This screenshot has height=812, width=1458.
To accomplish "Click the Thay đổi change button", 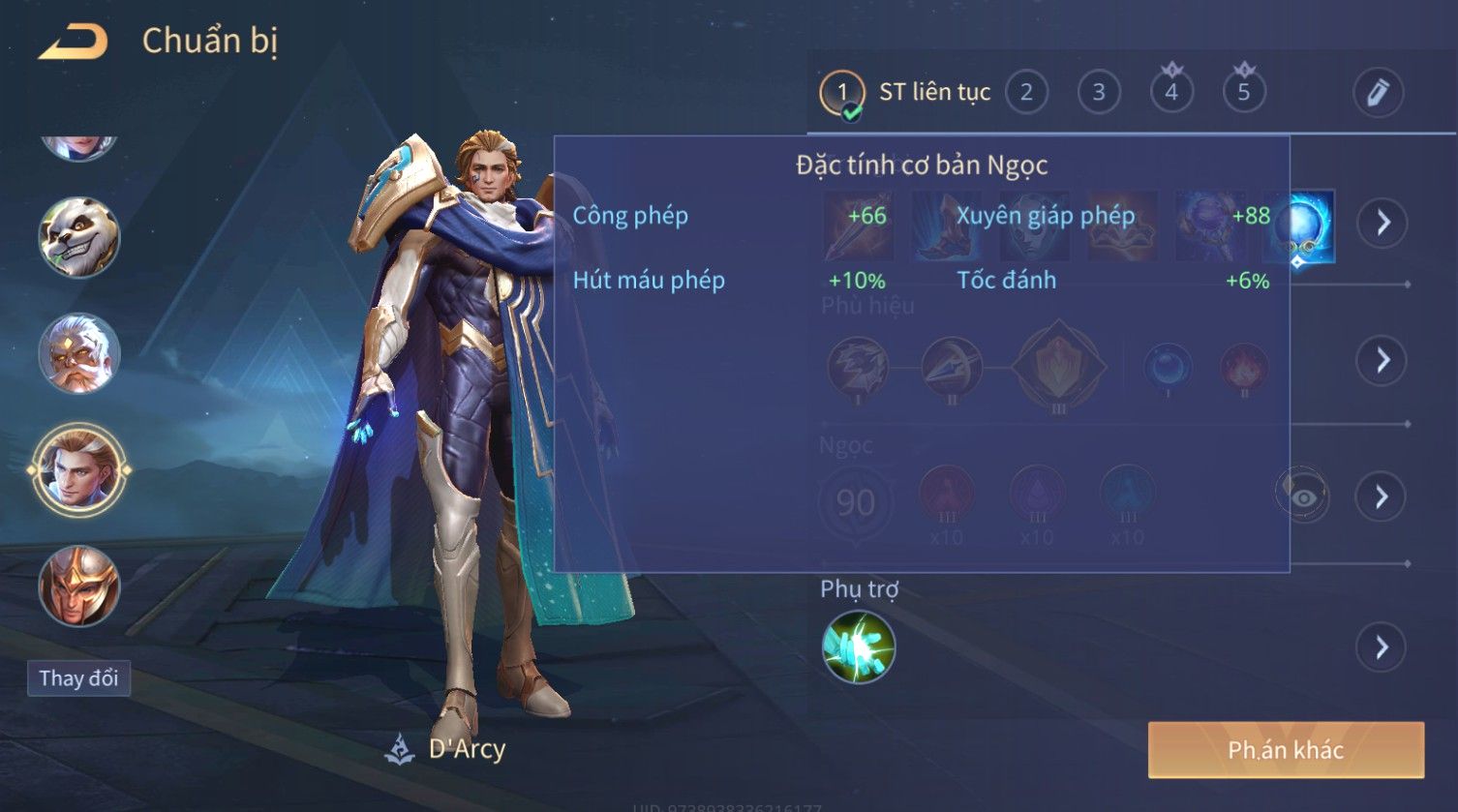I will pyautogui.click(x=78, y=678).
